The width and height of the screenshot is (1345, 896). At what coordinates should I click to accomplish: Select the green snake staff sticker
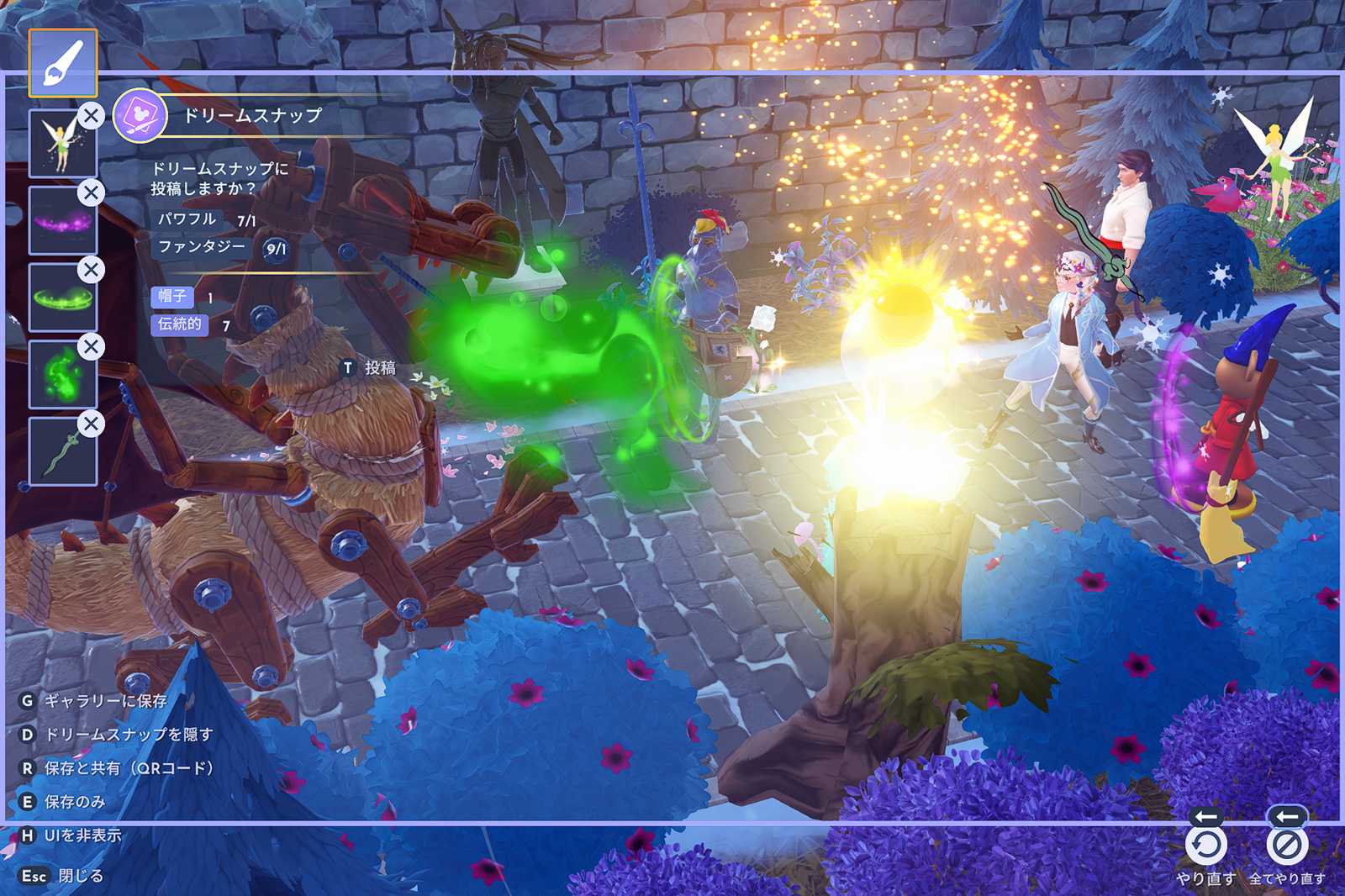(x=62, y=453)
